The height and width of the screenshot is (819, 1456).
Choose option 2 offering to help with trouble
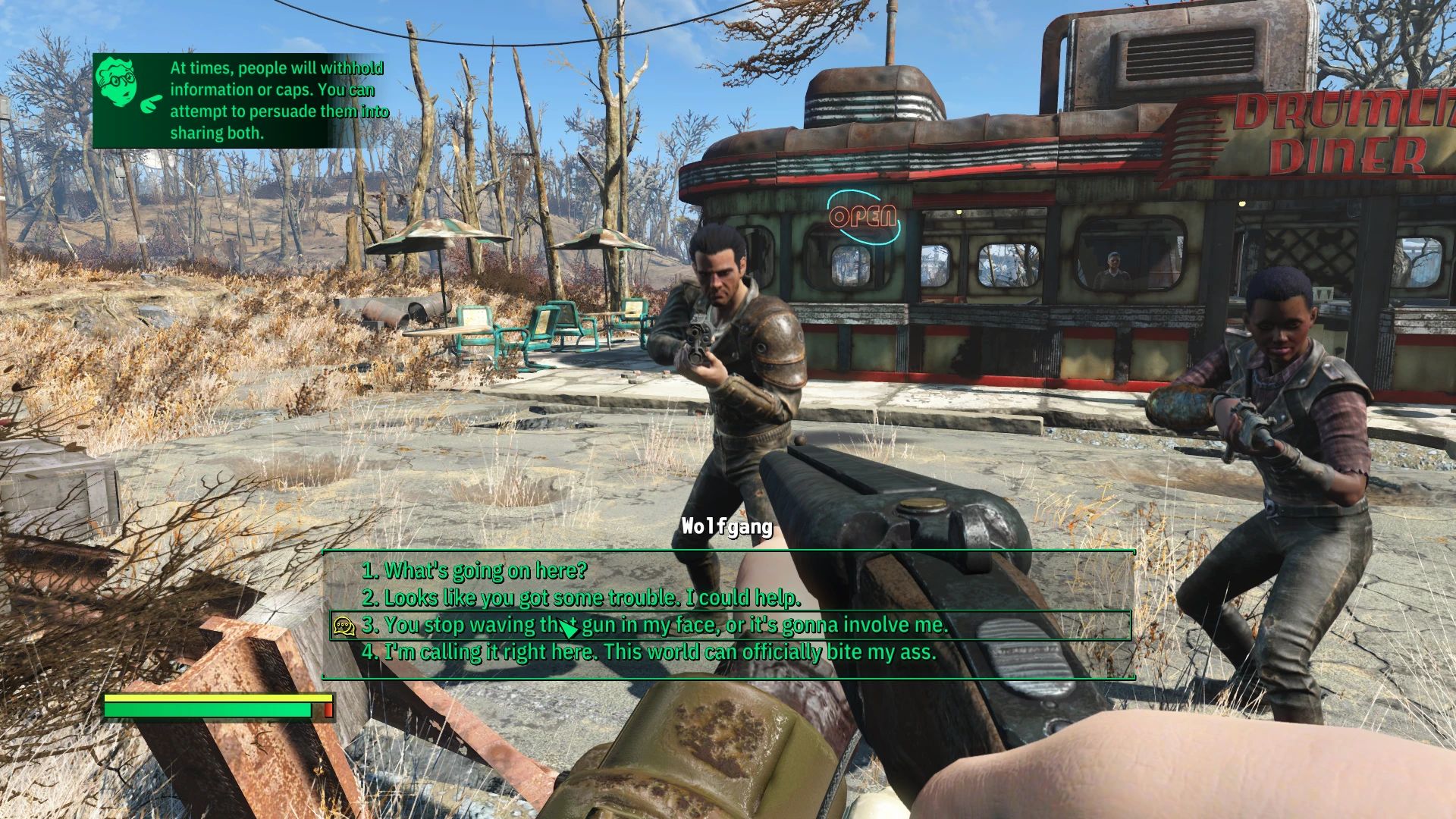[x=584, y=599]
